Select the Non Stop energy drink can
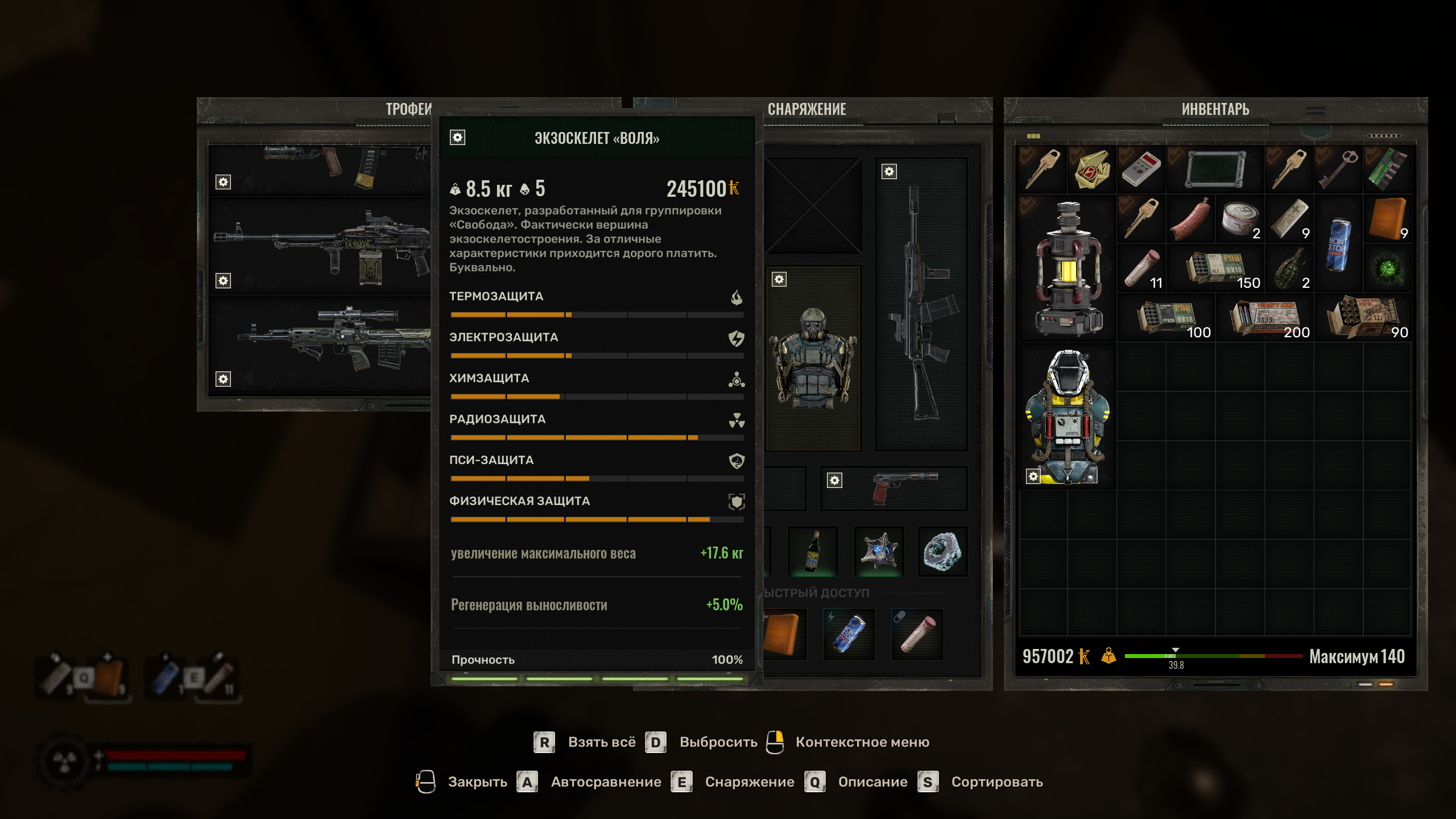1456x819 pixels. click(x=1338, y=245)
